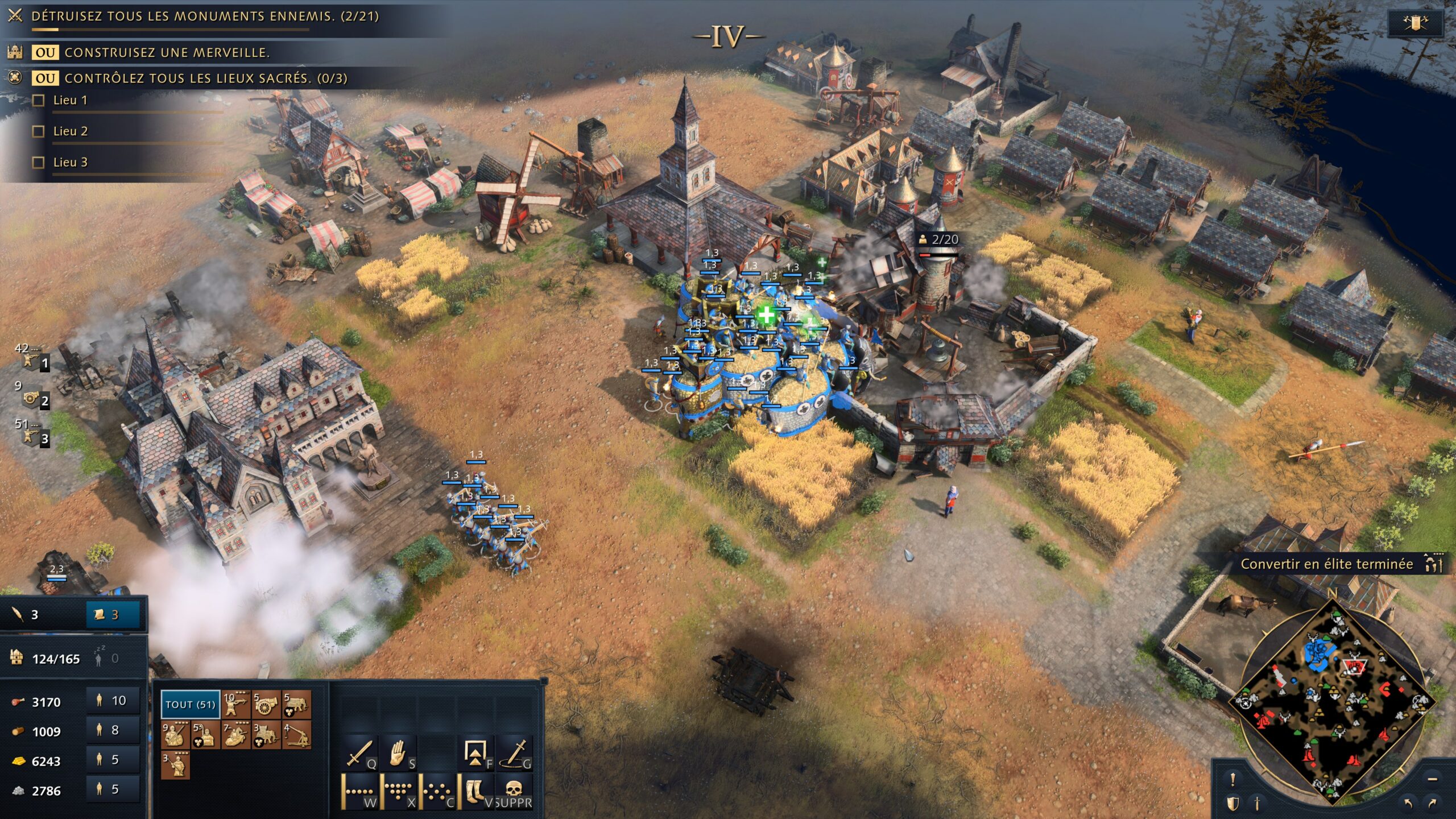Select the Stop command (hand S icon)
This screenshot has height=819, width=1456.
coord(398,752)
